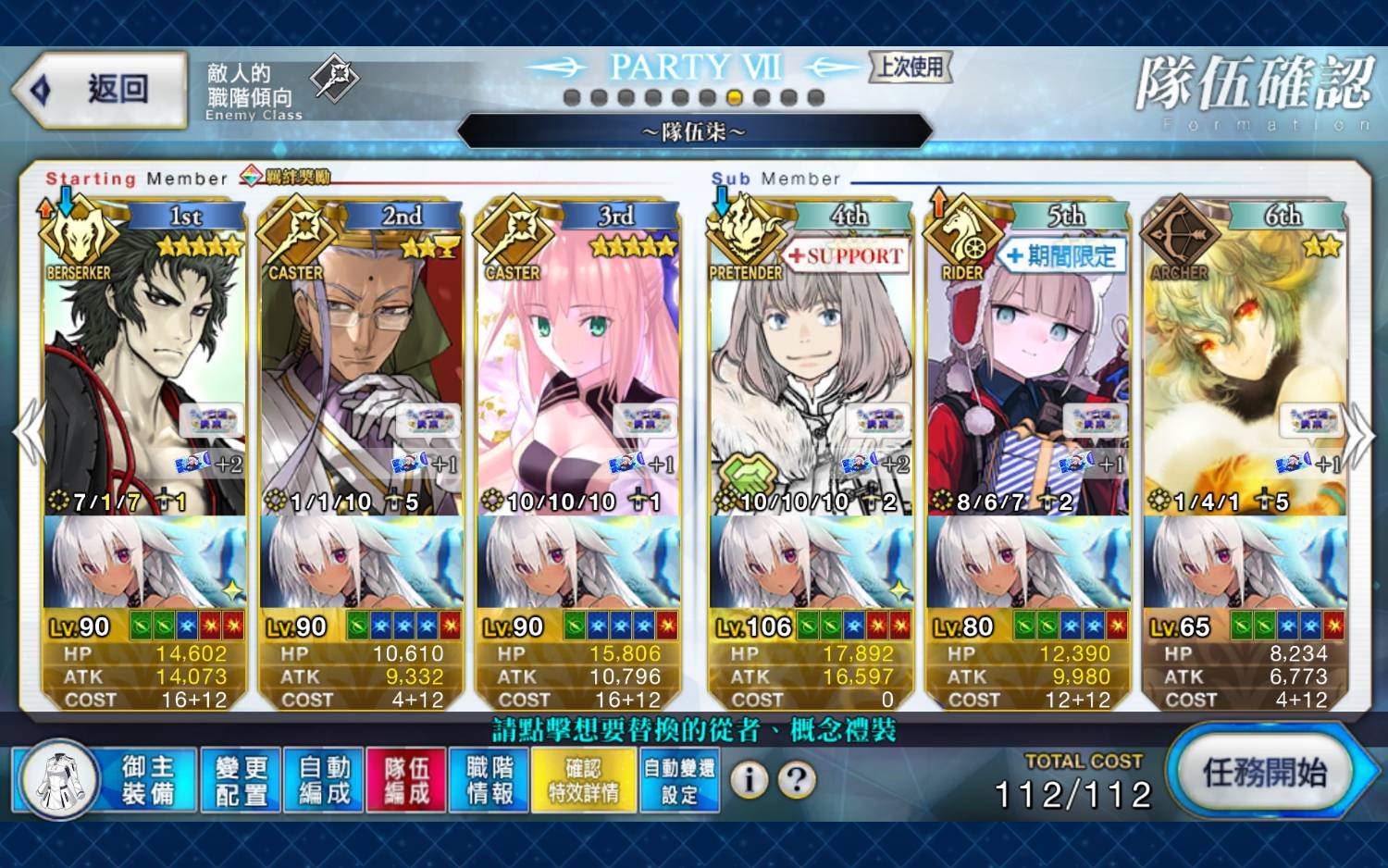Select the 2nd slot Caster servant card

[x=361, y=370]
